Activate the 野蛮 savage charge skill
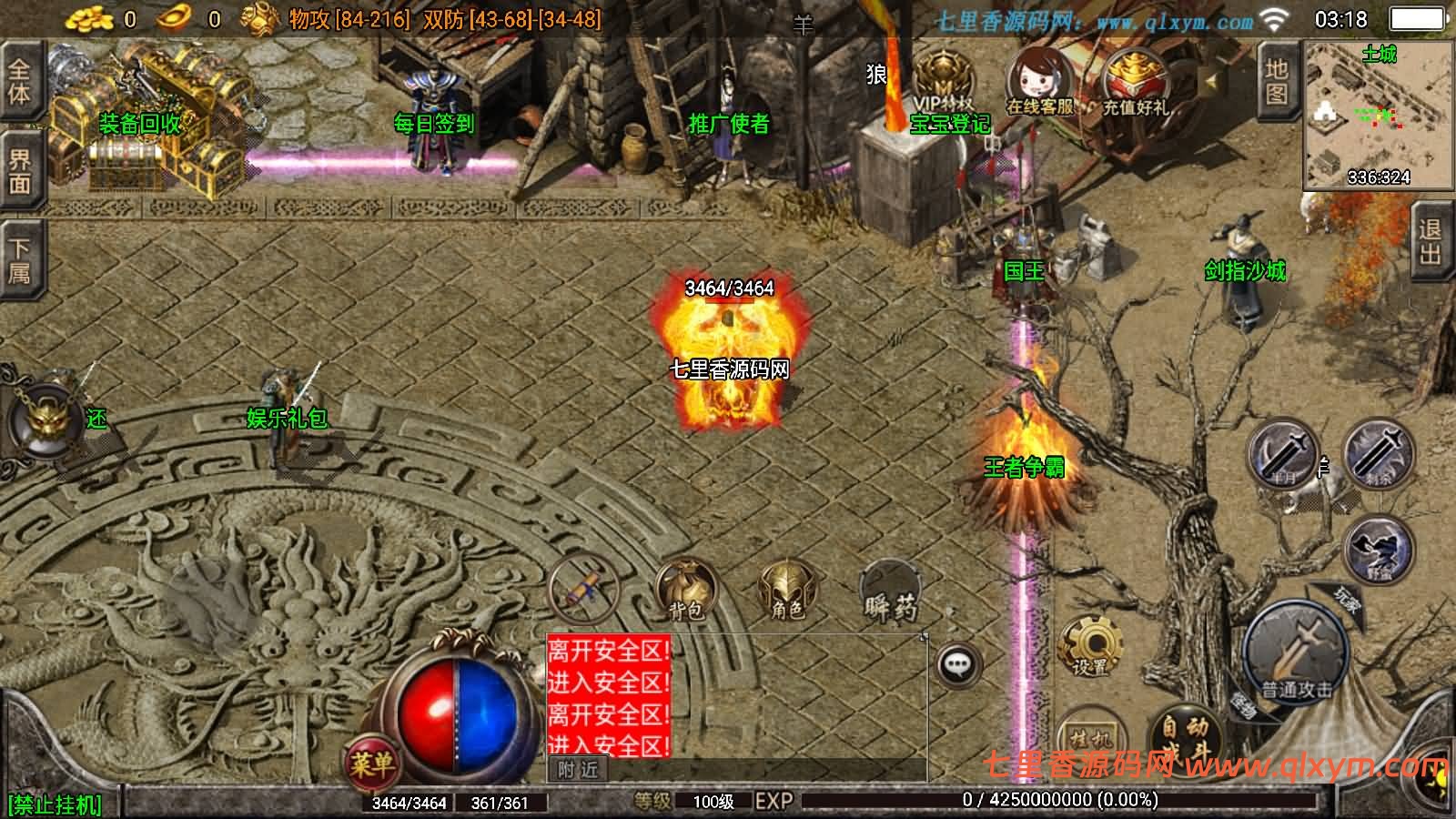The image size is (1456, 819). [x=1379, y=549]
